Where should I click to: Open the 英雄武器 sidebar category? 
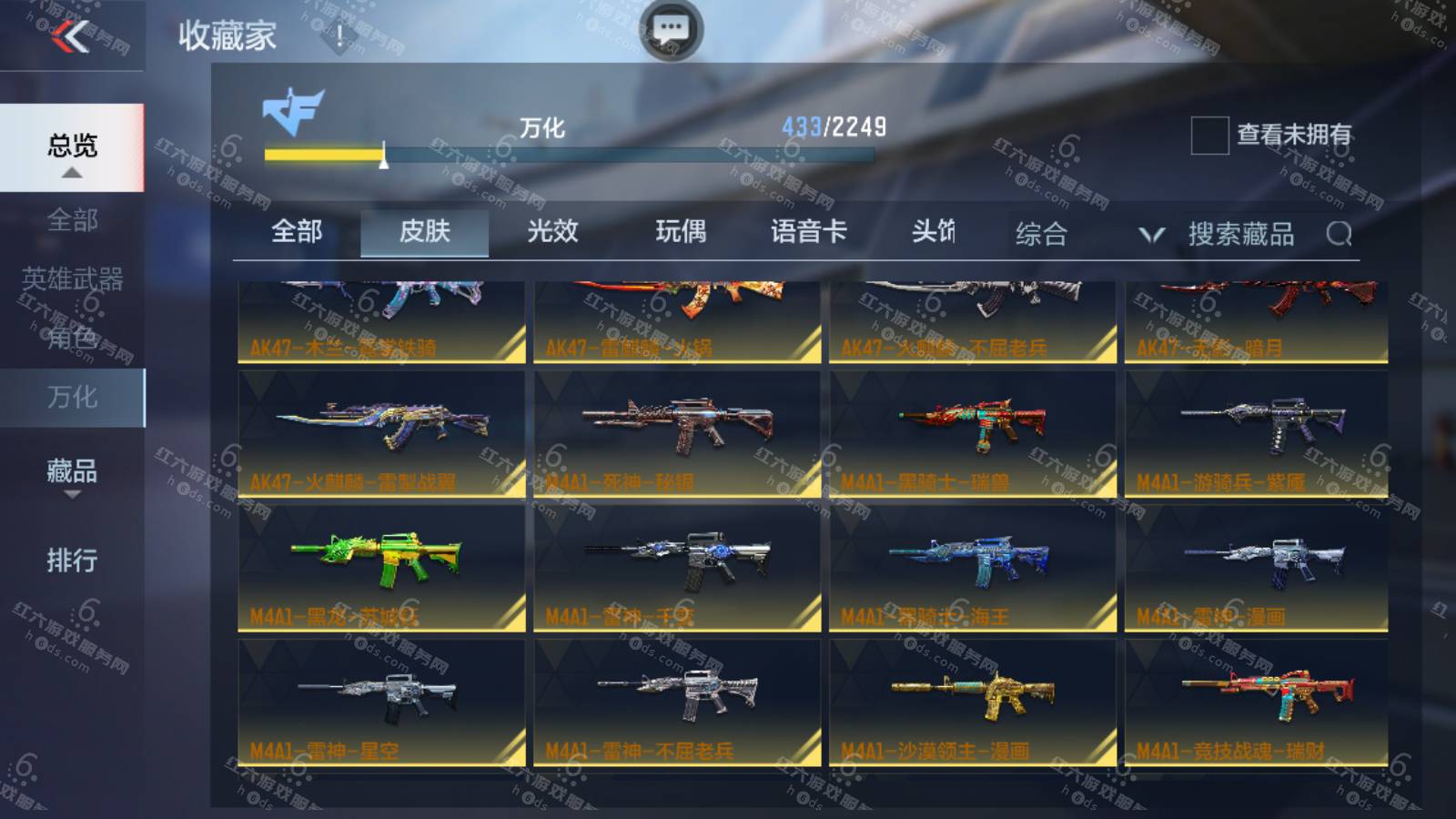click(72, 279)
